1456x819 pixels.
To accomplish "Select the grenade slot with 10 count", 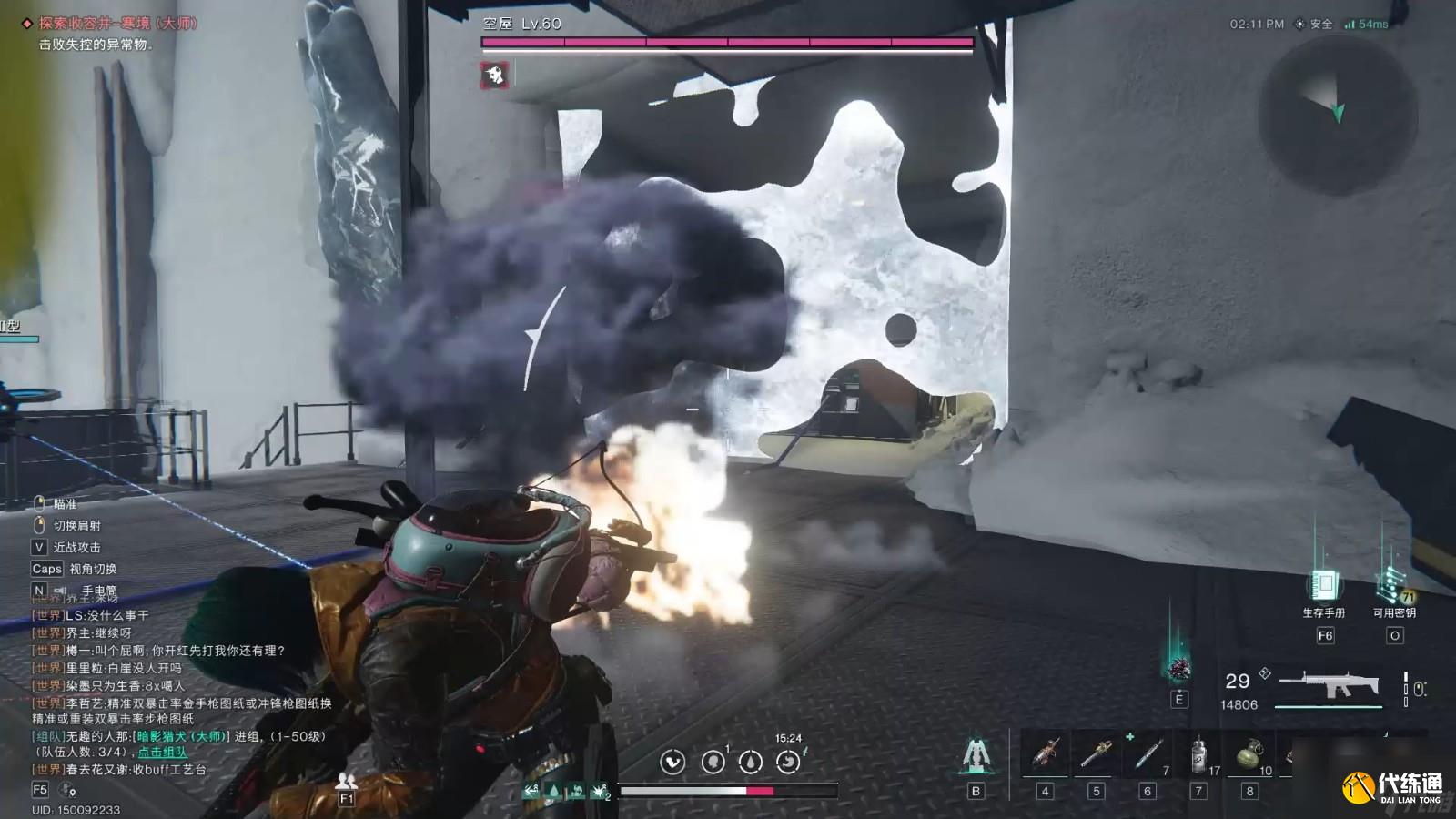I will [x=1250, y=755].
